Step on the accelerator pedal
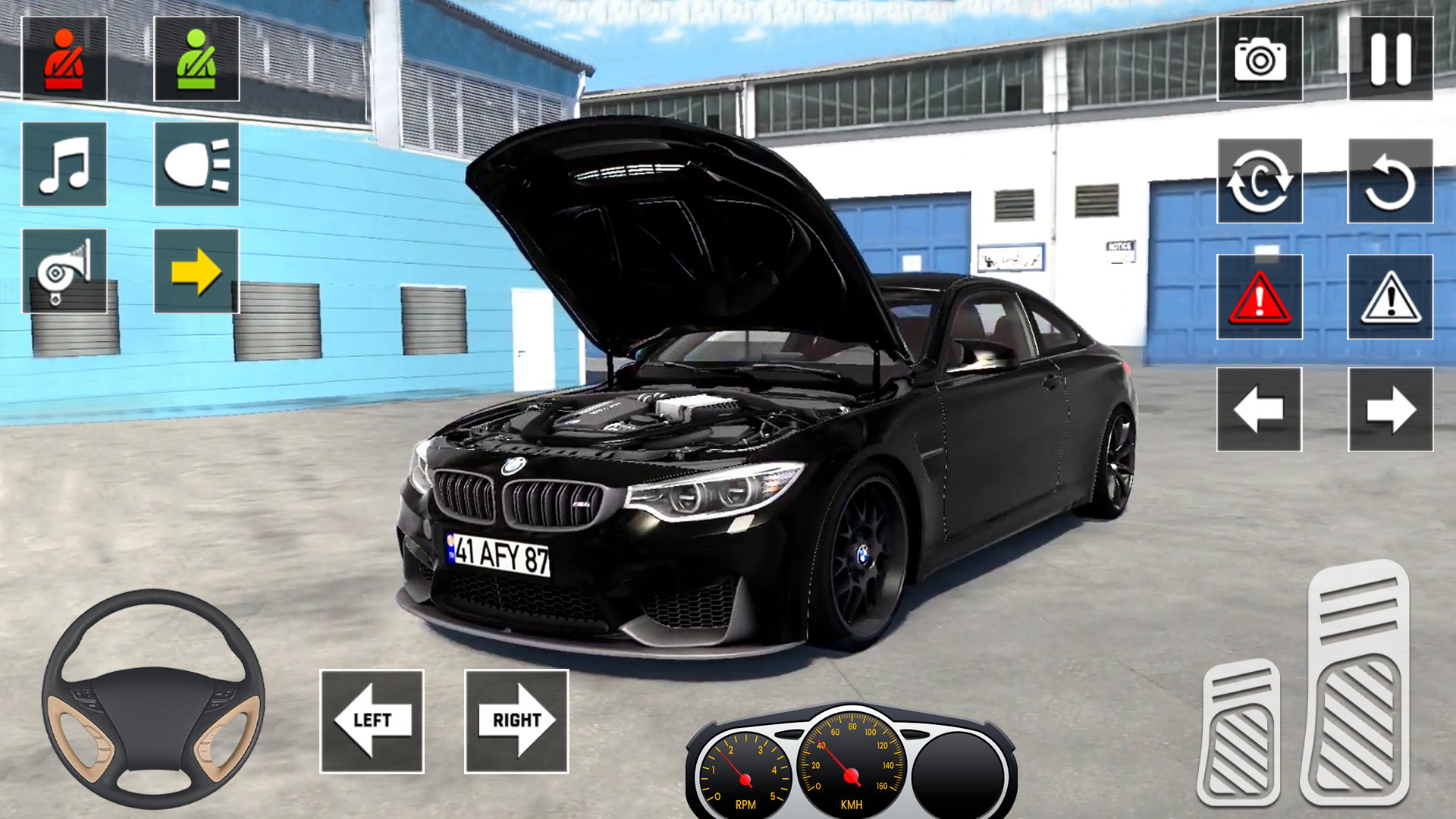 (1357, 682)
